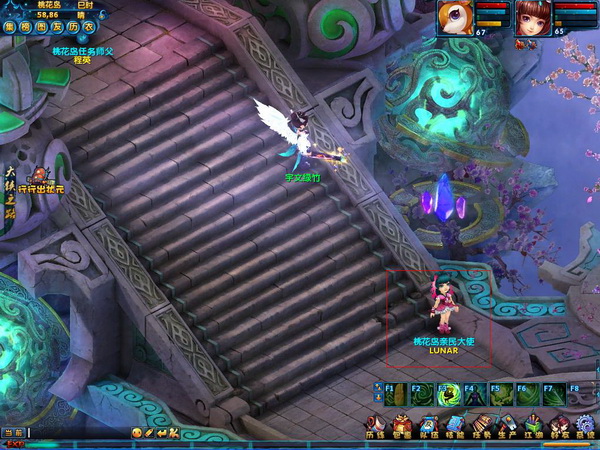Open the chat emoticon smiley picker
600x450 pixels.
click(x=136, y=432)
